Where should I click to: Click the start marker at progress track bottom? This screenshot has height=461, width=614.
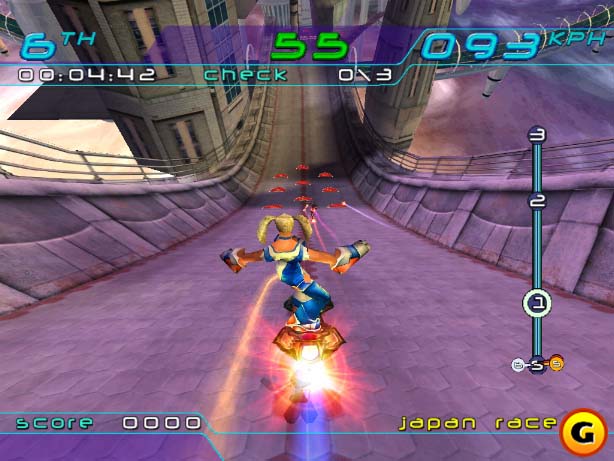point(537,364)
